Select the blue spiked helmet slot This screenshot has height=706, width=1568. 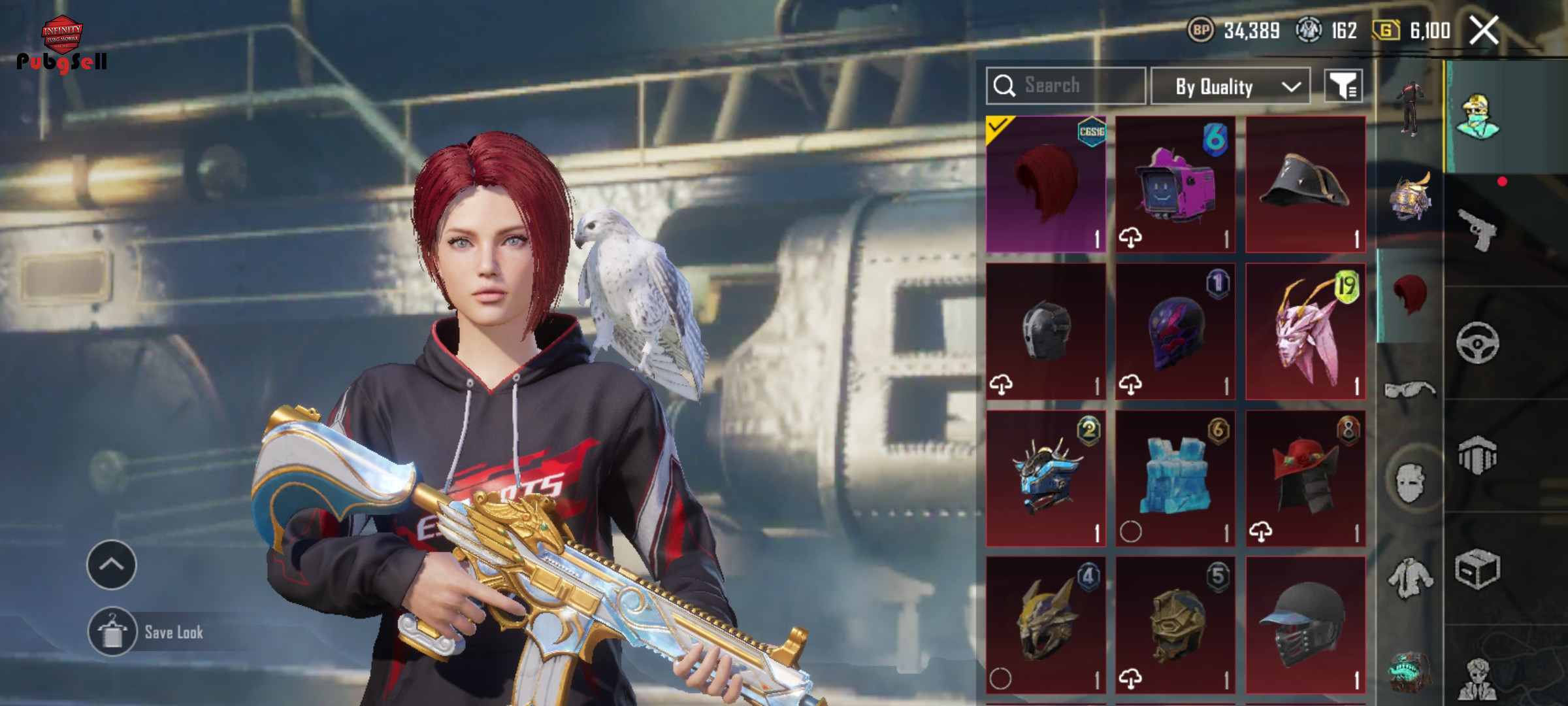[x=1046, y=479]
